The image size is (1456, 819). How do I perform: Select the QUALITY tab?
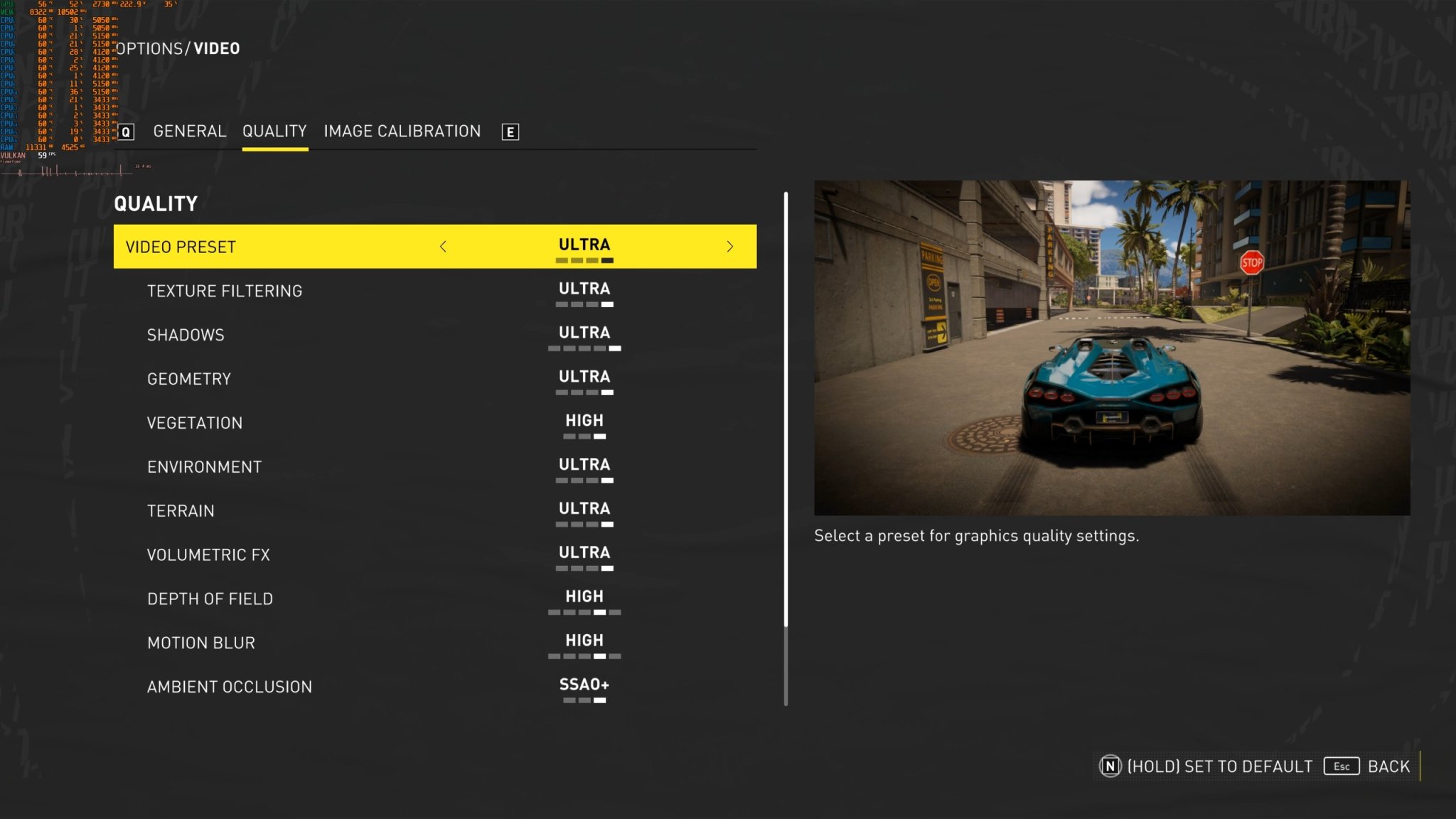274,131
